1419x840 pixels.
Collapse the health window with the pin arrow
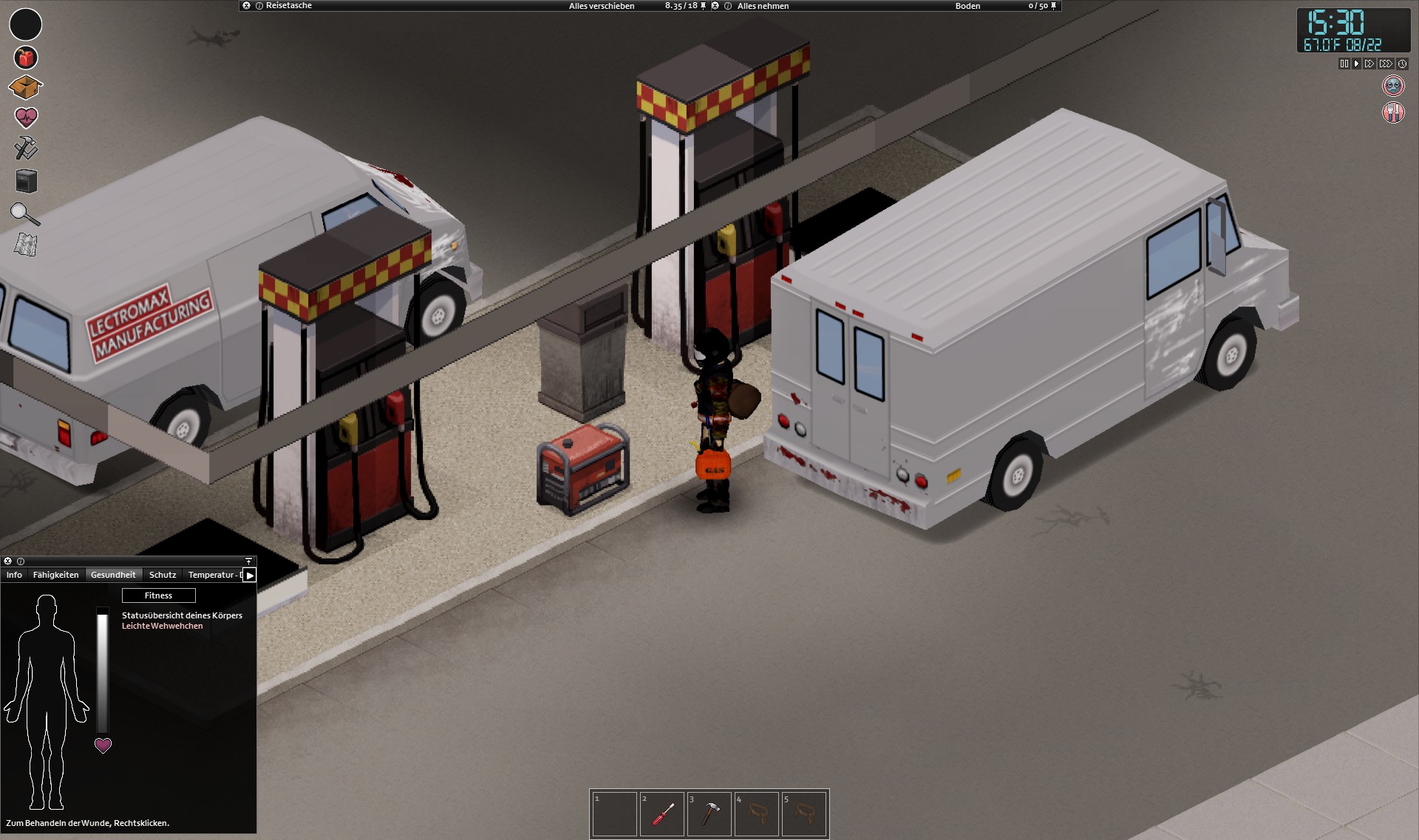247,561
